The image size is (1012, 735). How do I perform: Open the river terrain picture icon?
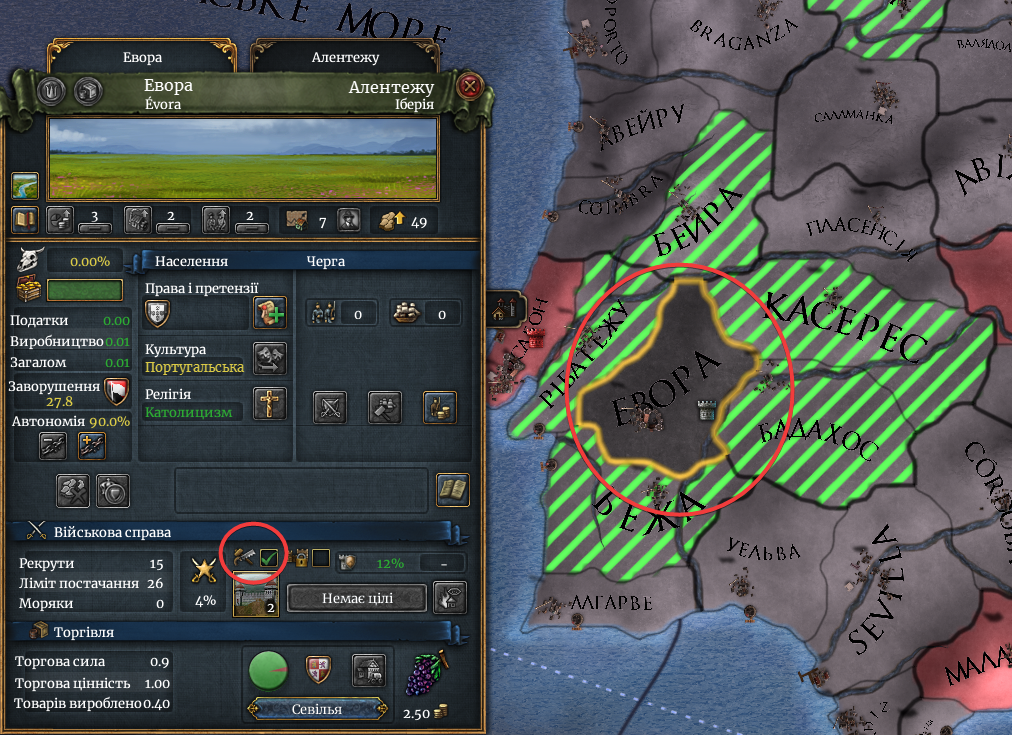(x=25, y=185)
